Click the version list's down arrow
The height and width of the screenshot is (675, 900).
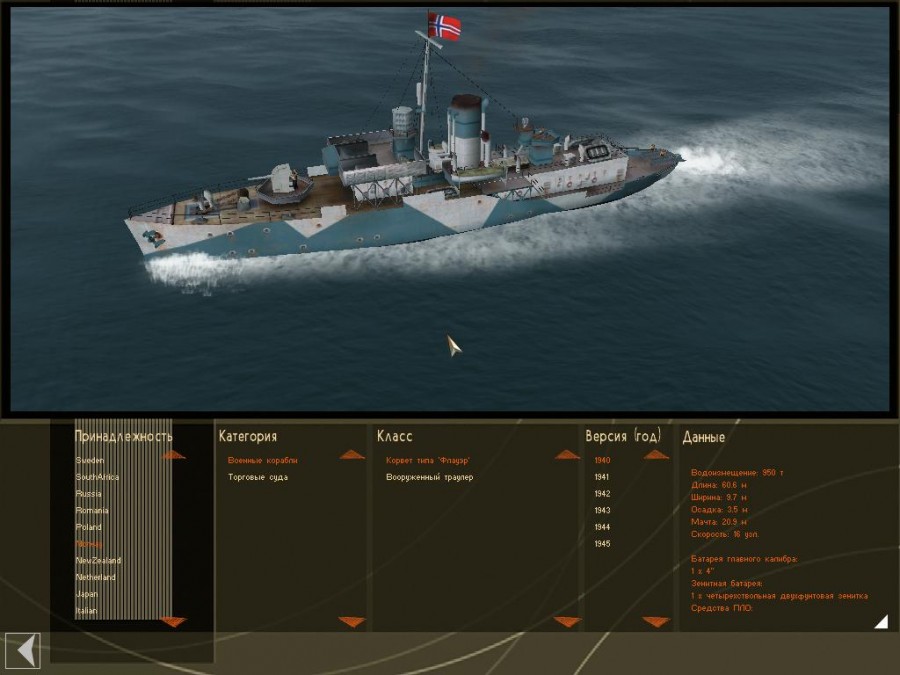(x=656, y=622)
